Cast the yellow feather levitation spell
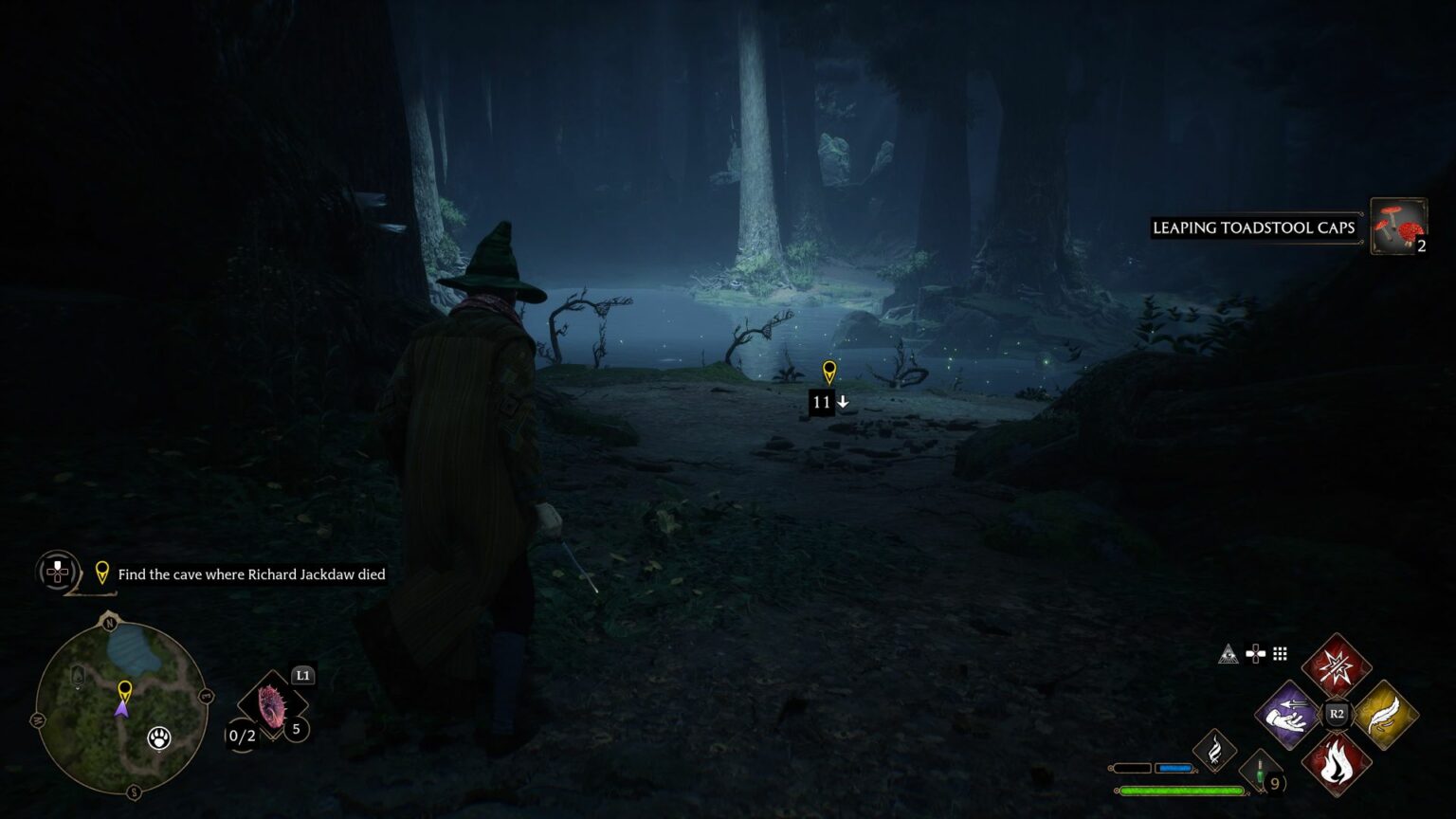Screen dimensions: 1456x819 point(1384,714)
